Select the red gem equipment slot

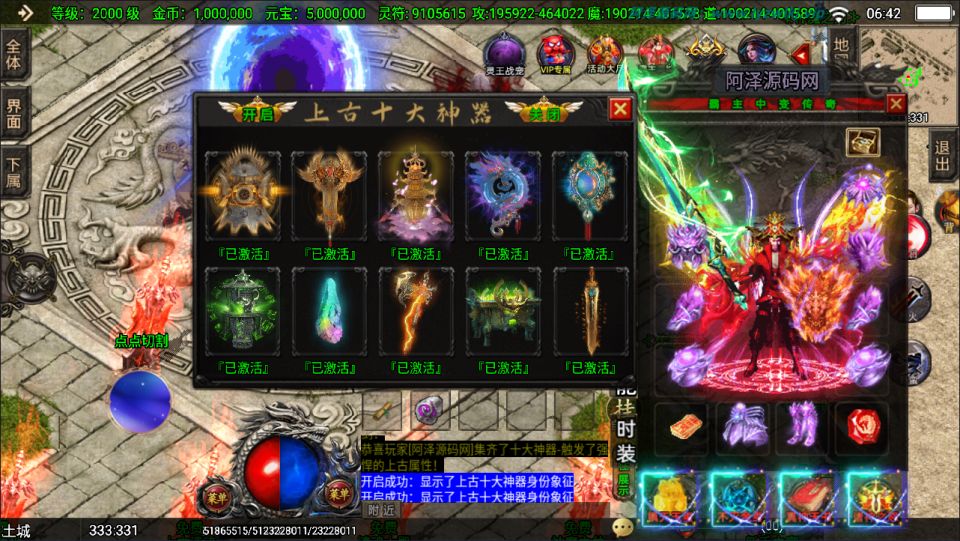[x=862, y=424]
